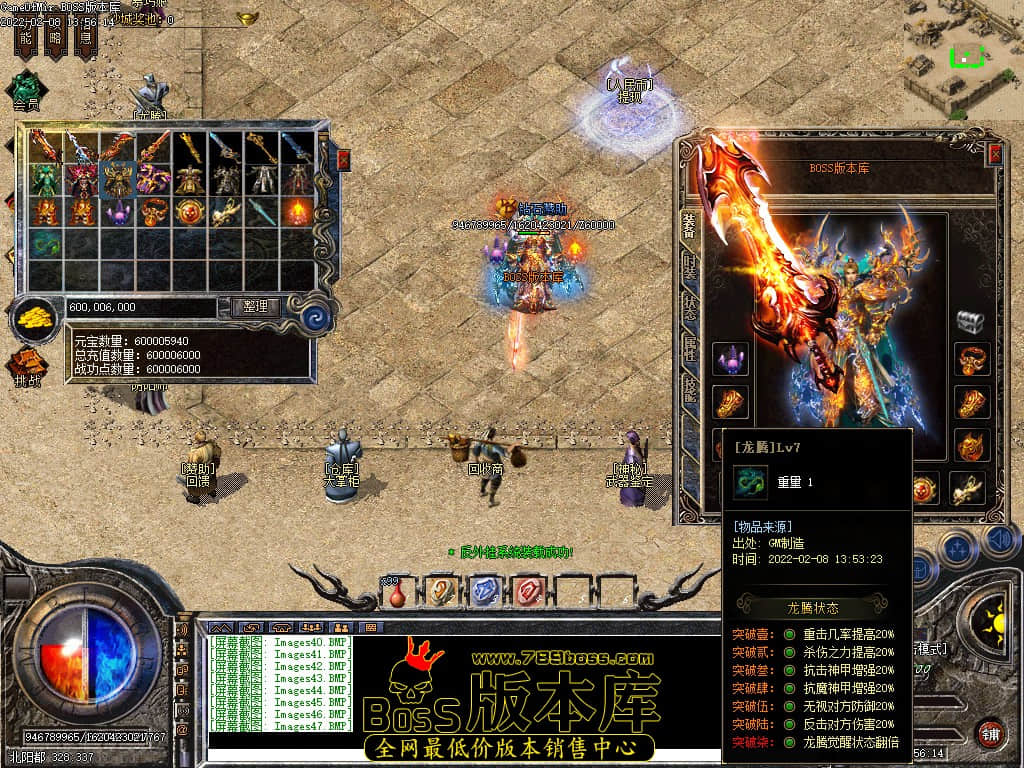This screenshot has width=1024, height=768.
Task: Select the blue scroll hotbar slot
Action: (x=484, y=592)
